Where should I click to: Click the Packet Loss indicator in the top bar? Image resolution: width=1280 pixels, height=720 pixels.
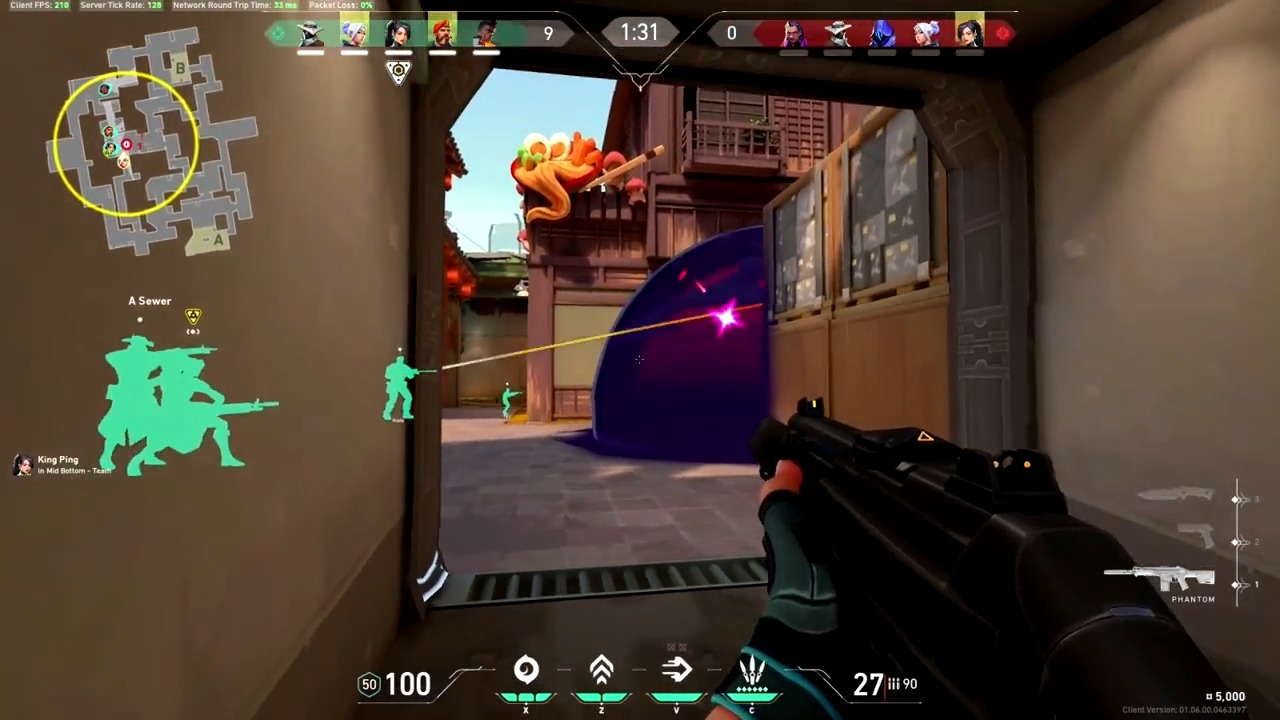pyautogui.click(x=340, y=5)
